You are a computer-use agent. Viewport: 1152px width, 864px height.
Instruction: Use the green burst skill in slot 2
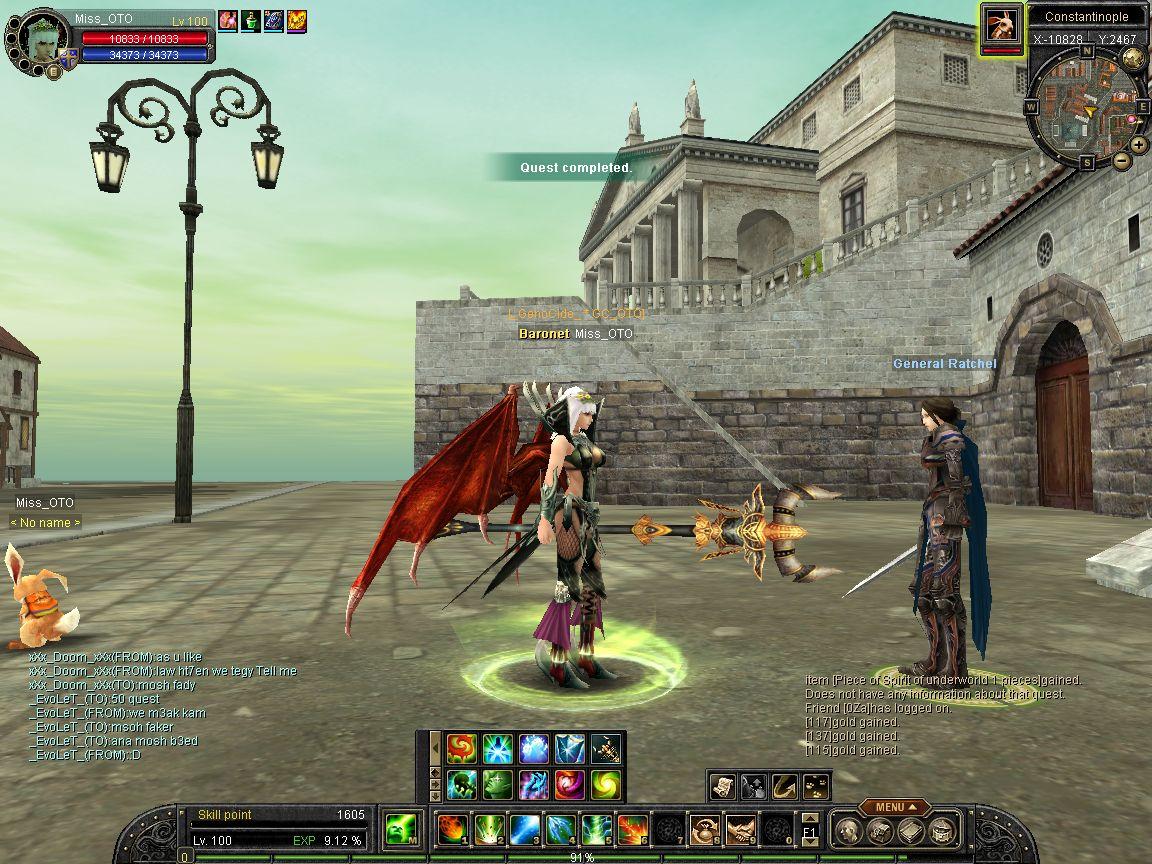(489, 829)
